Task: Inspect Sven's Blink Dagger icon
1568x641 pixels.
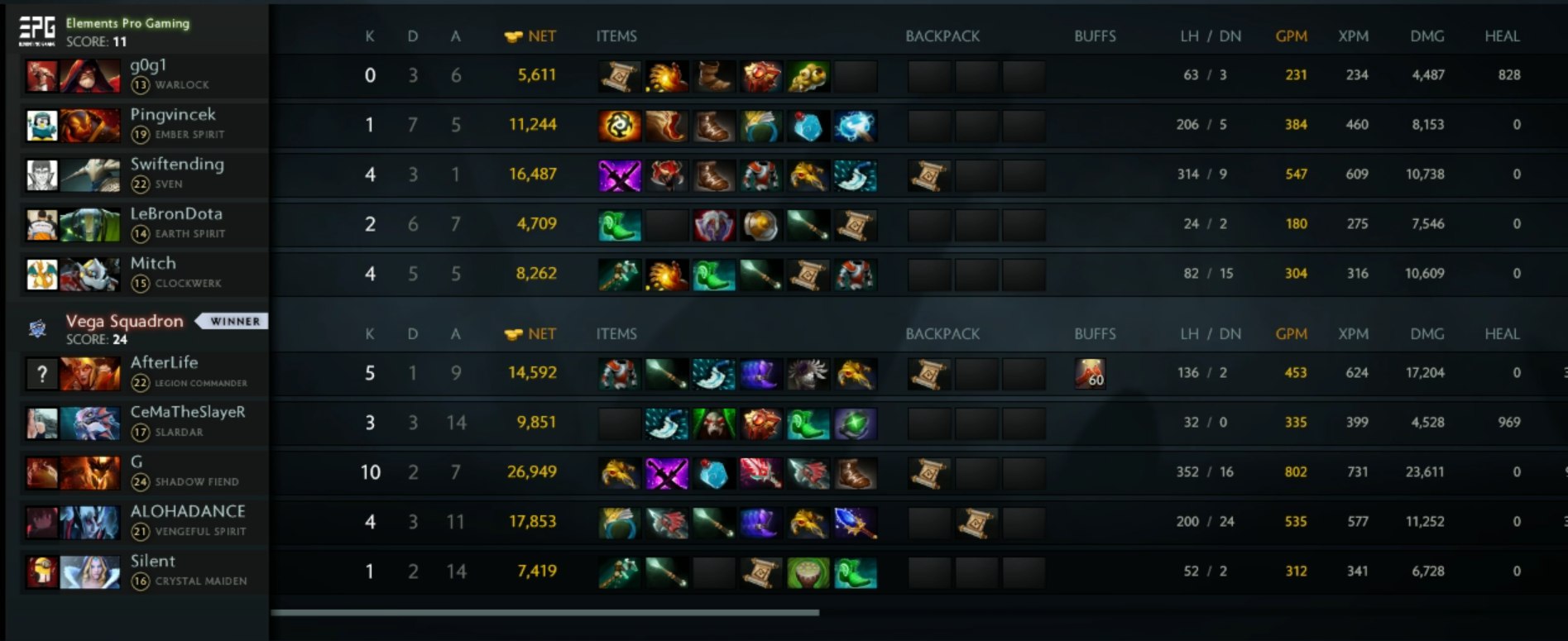Action: (x=855, y=175)
